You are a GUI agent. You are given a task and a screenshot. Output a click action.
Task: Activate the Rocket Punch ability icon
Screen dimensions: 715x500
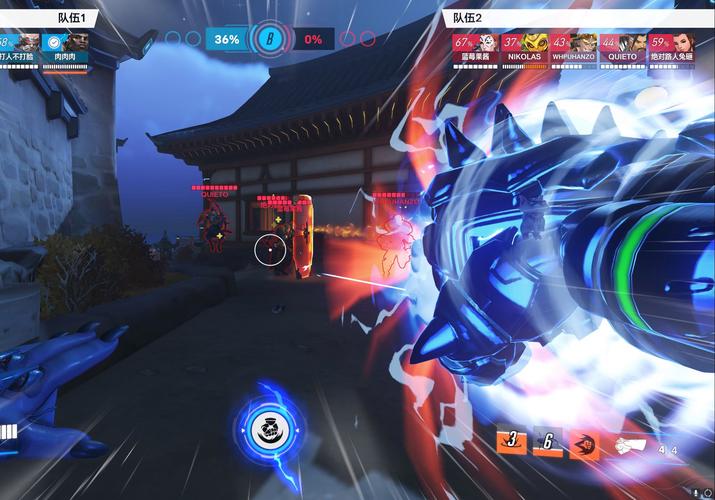click(x=584, y=443)
